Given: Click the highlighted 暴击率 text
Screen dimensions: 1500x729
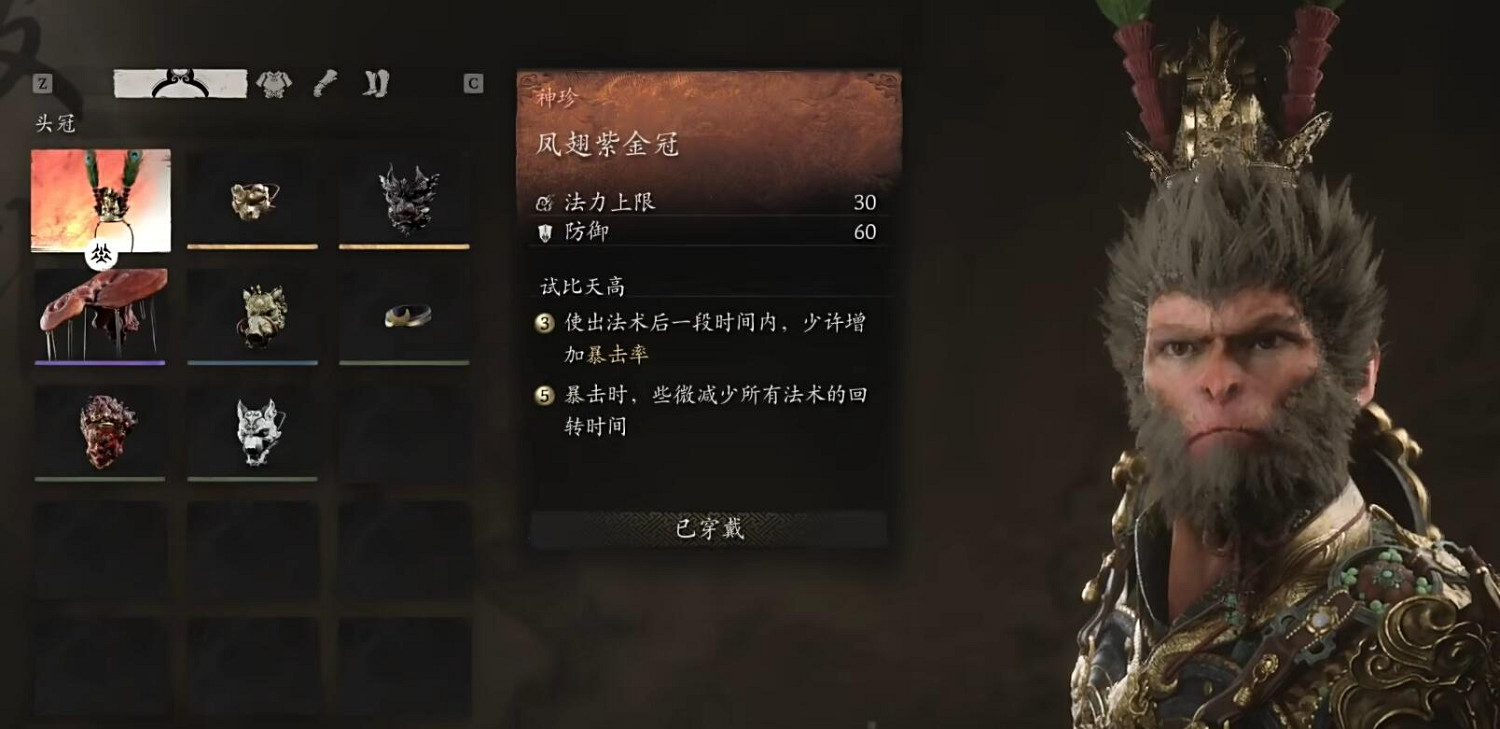Looking at the screenshot, I should (620, 354).
